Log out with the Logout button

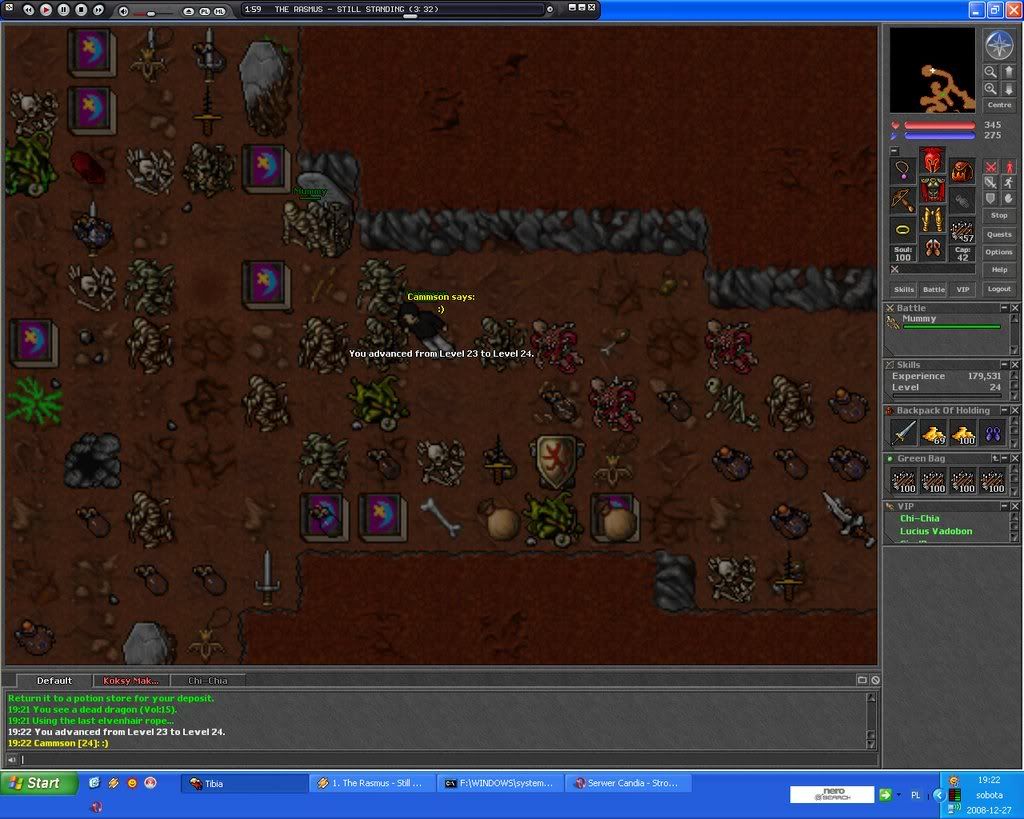pos(999,289)
